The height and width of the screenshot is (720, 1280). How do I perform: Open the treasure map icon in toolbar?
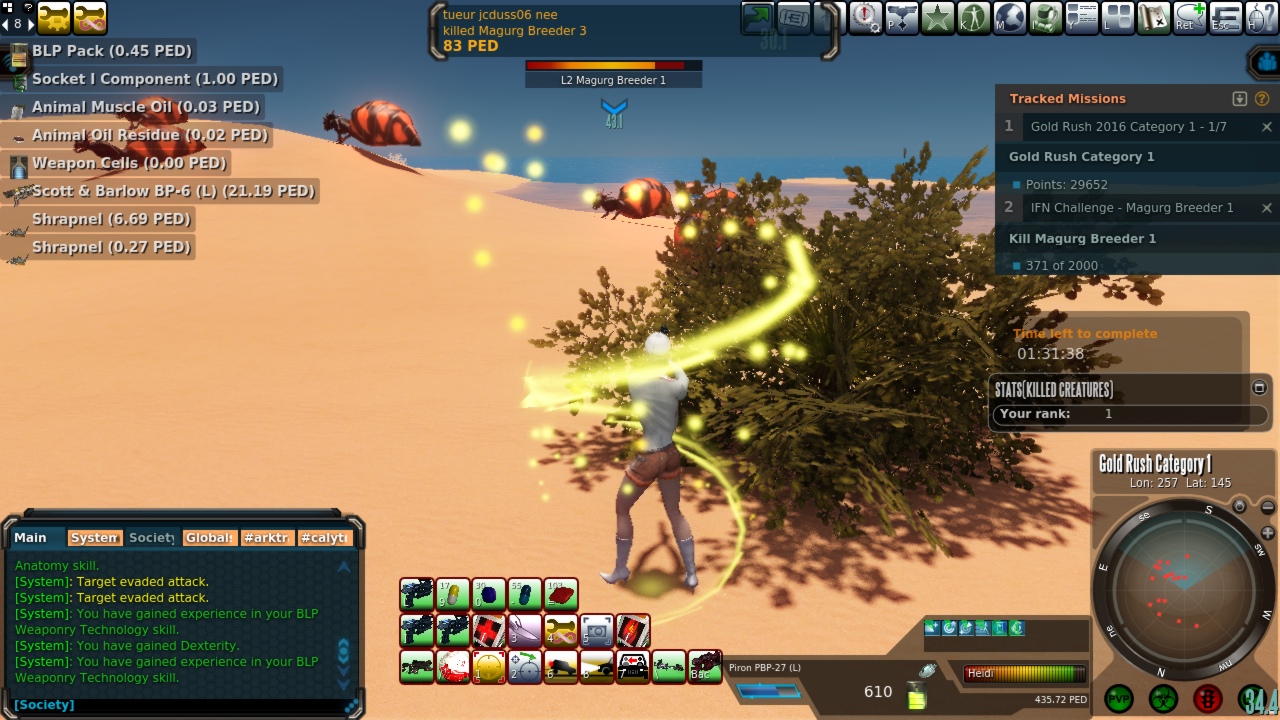[1154, 18]
